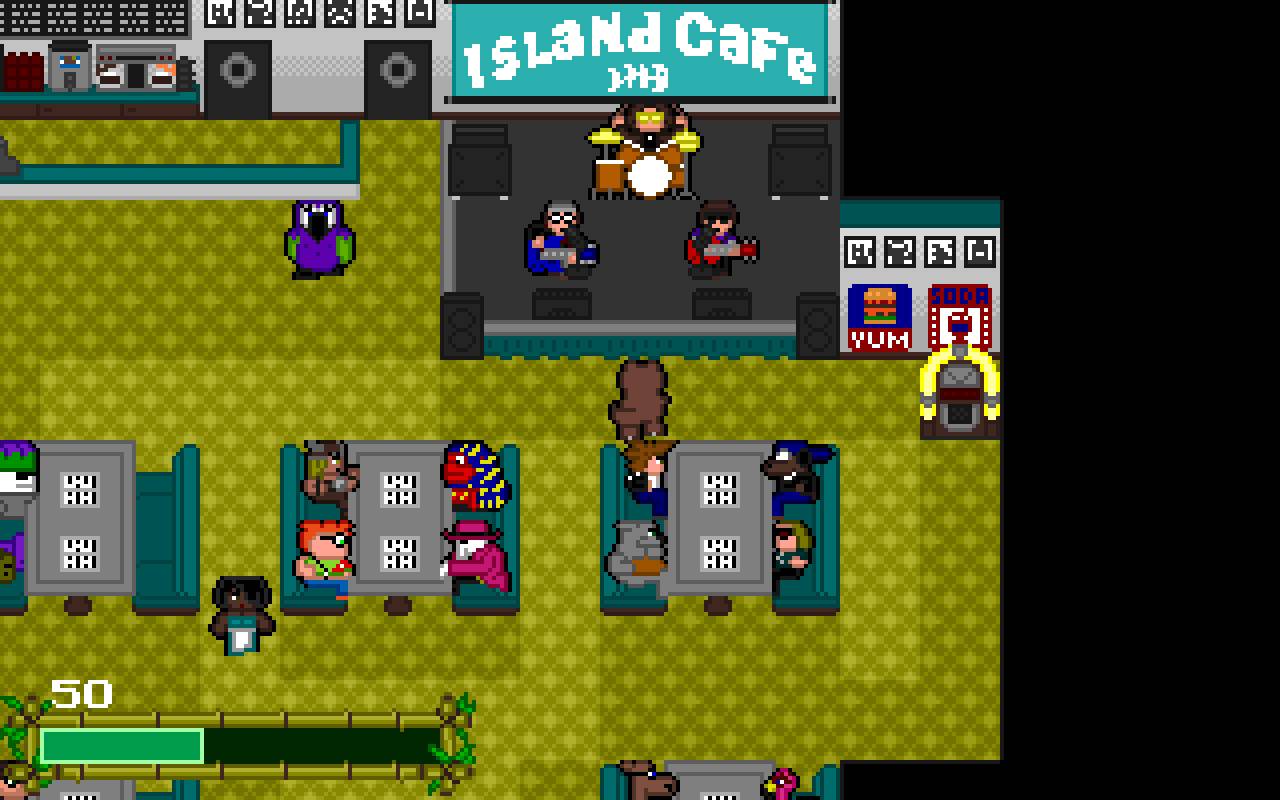This screenshot has height=800, width=1280.
Task: Click the purple parrot near the stage
Action: point(318,238)
